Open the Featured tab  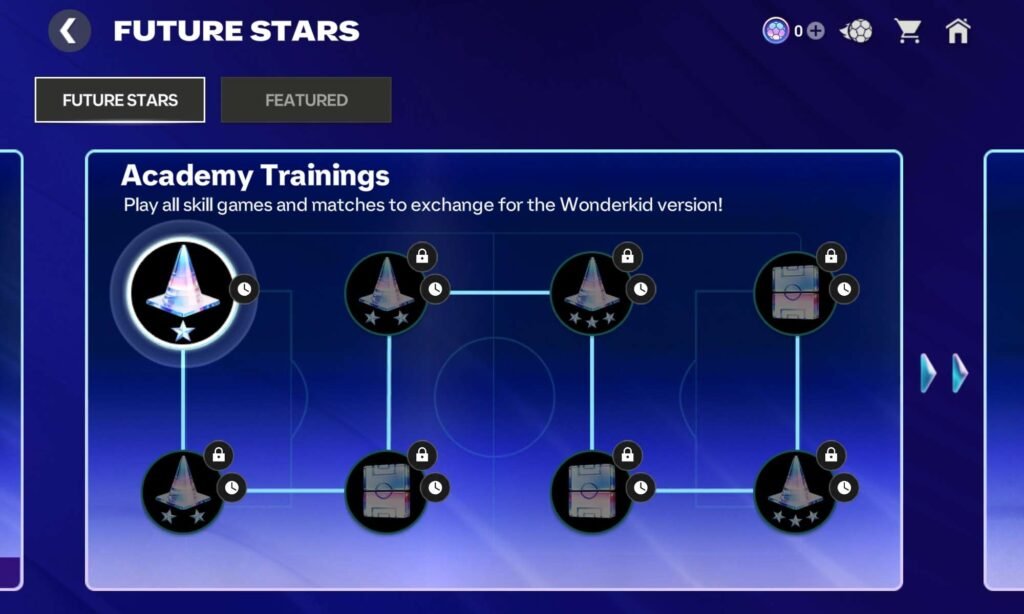[306, 100]
